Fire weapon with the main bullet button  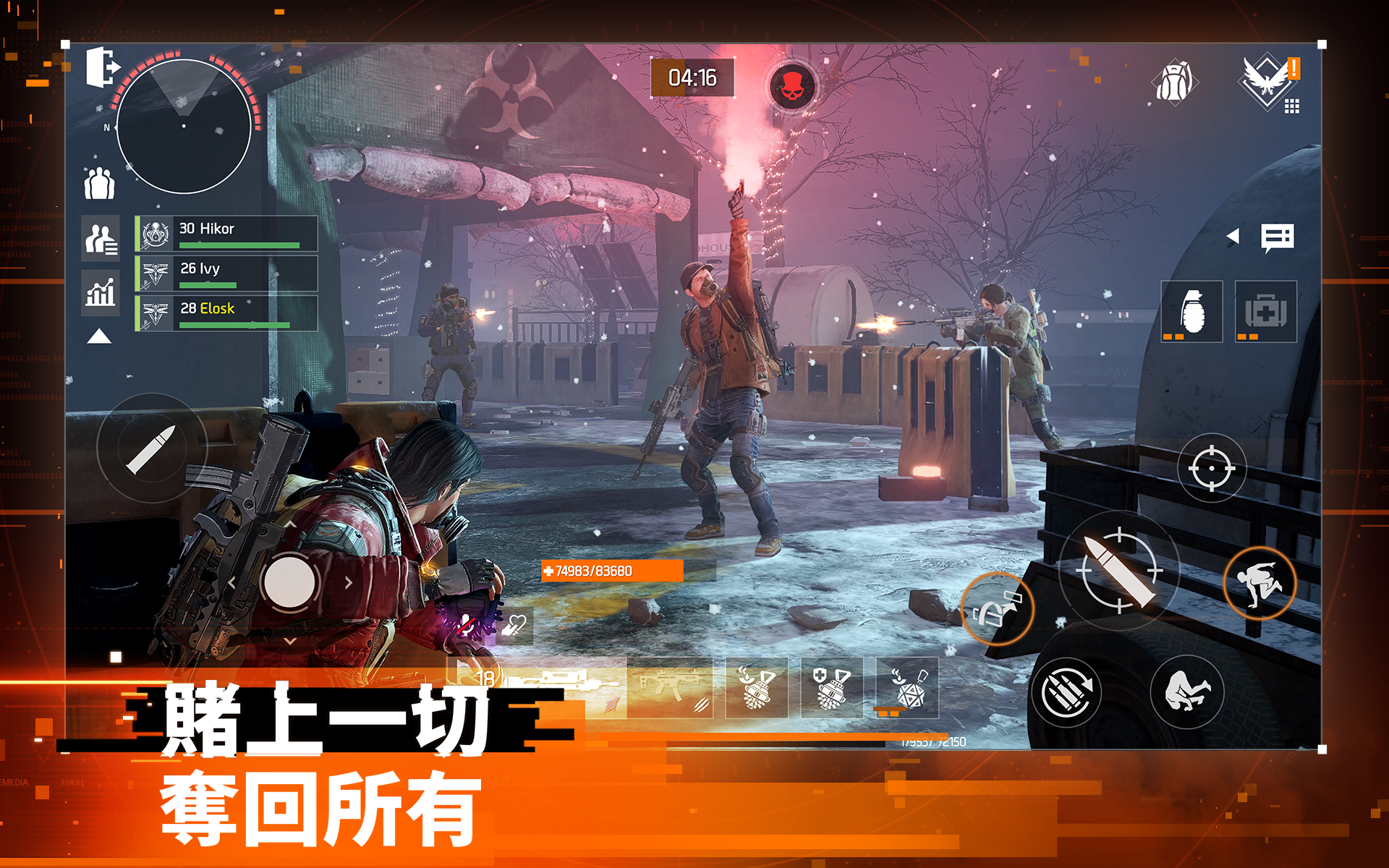coord(1118,571)
